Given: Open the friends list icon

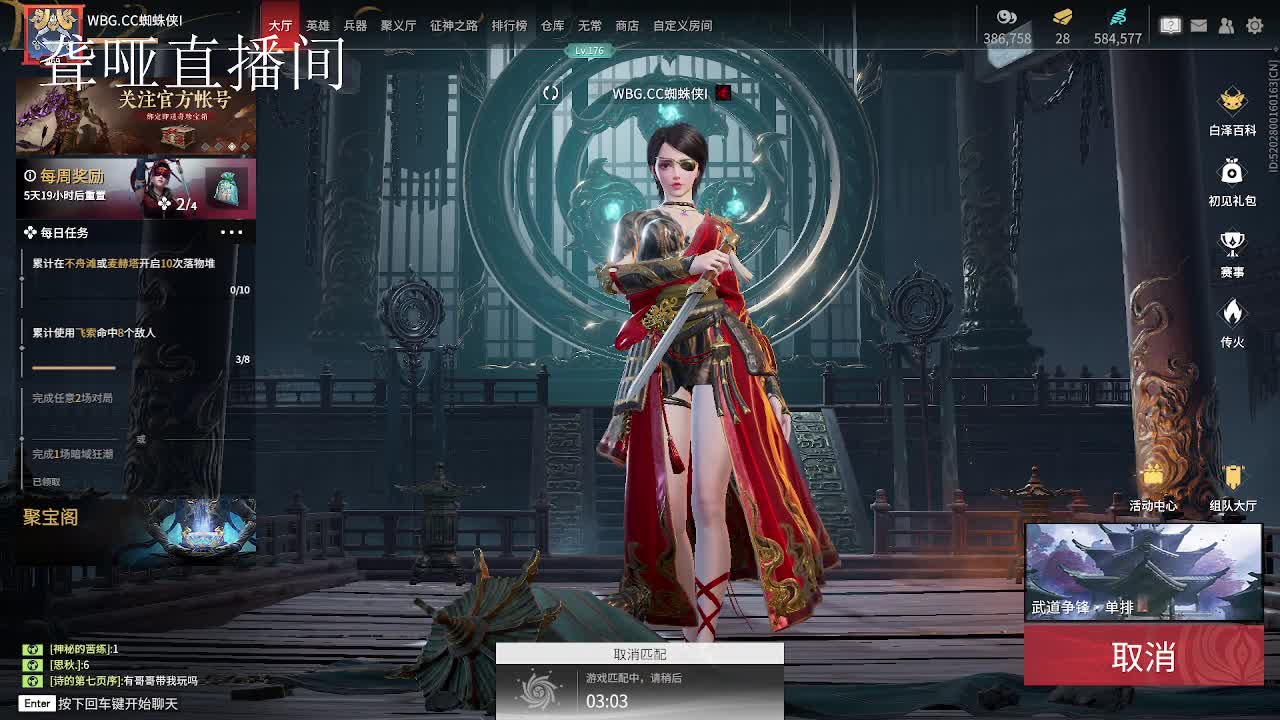Looking at the screenshot, I should 1226,24.
